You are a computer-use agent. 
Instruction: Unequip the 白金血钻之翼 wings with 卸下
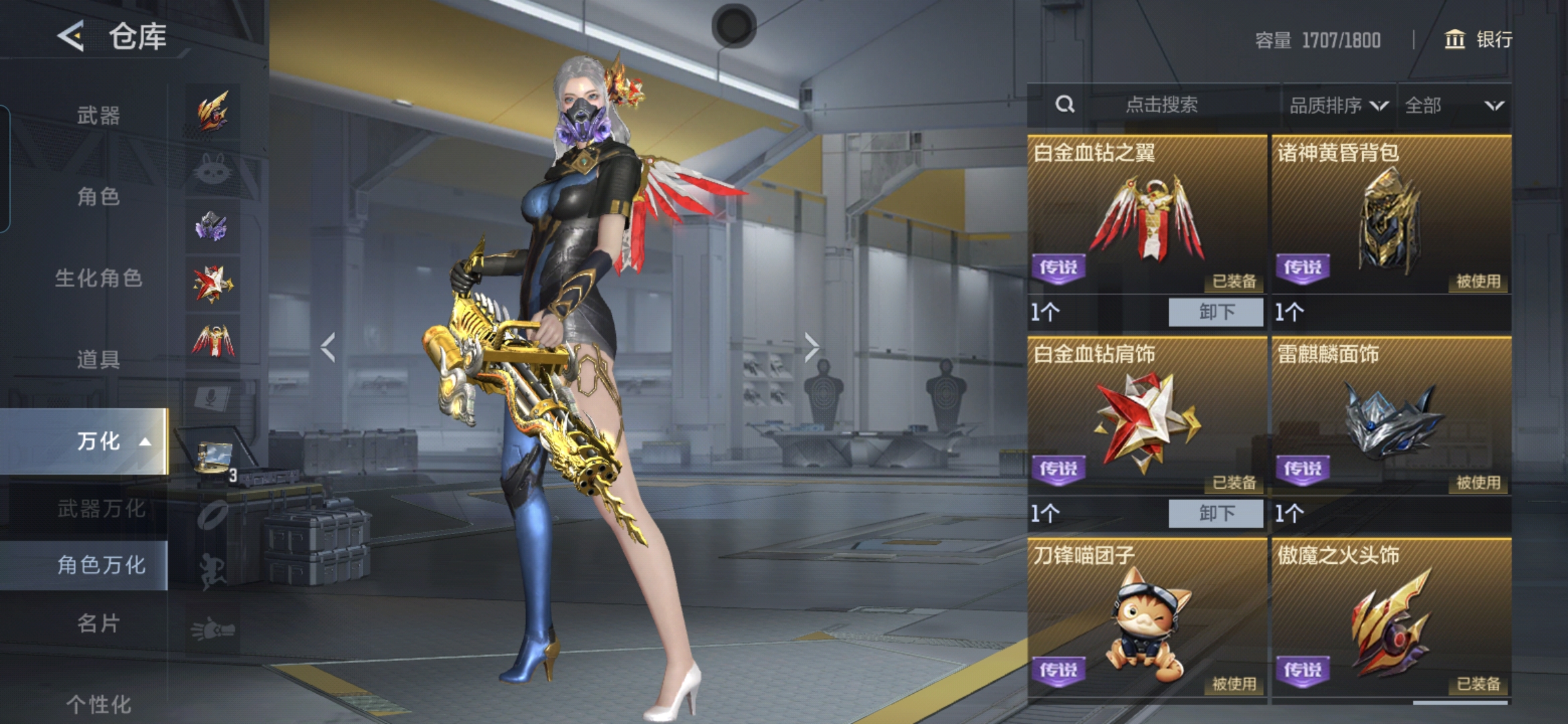click(x=1216, y=312)
